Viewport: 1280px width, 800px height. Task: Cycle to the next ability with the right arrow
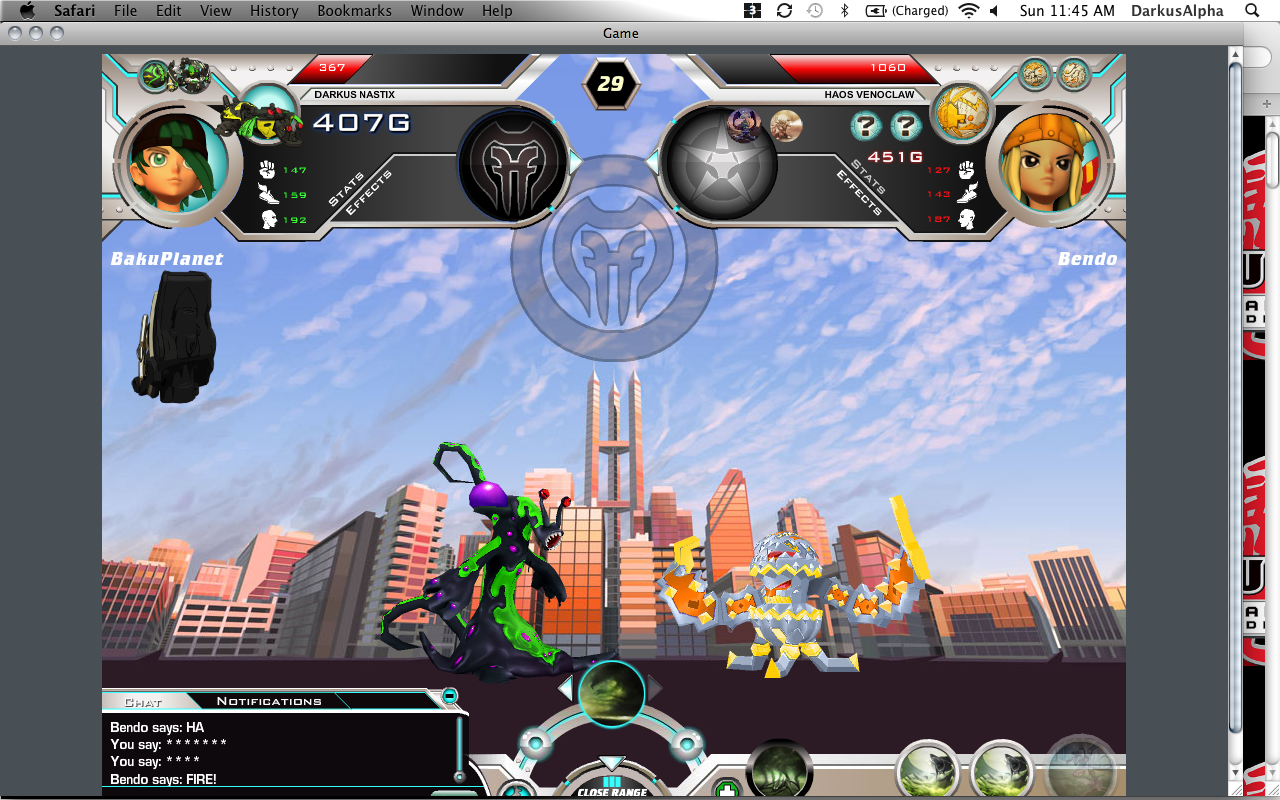click(x=655, y=688)
